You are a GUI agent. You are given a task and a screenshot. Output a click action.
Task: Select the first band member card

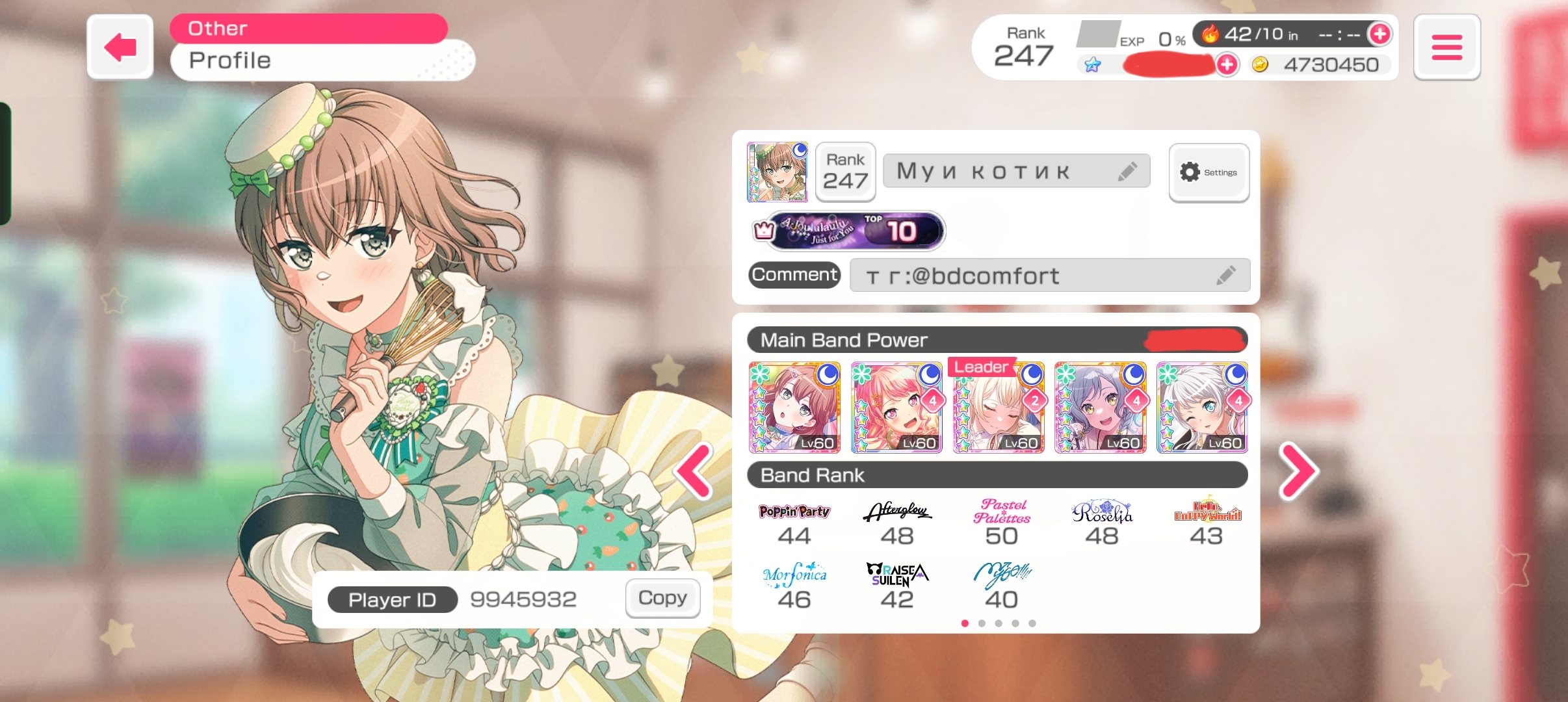coord(794,408)
